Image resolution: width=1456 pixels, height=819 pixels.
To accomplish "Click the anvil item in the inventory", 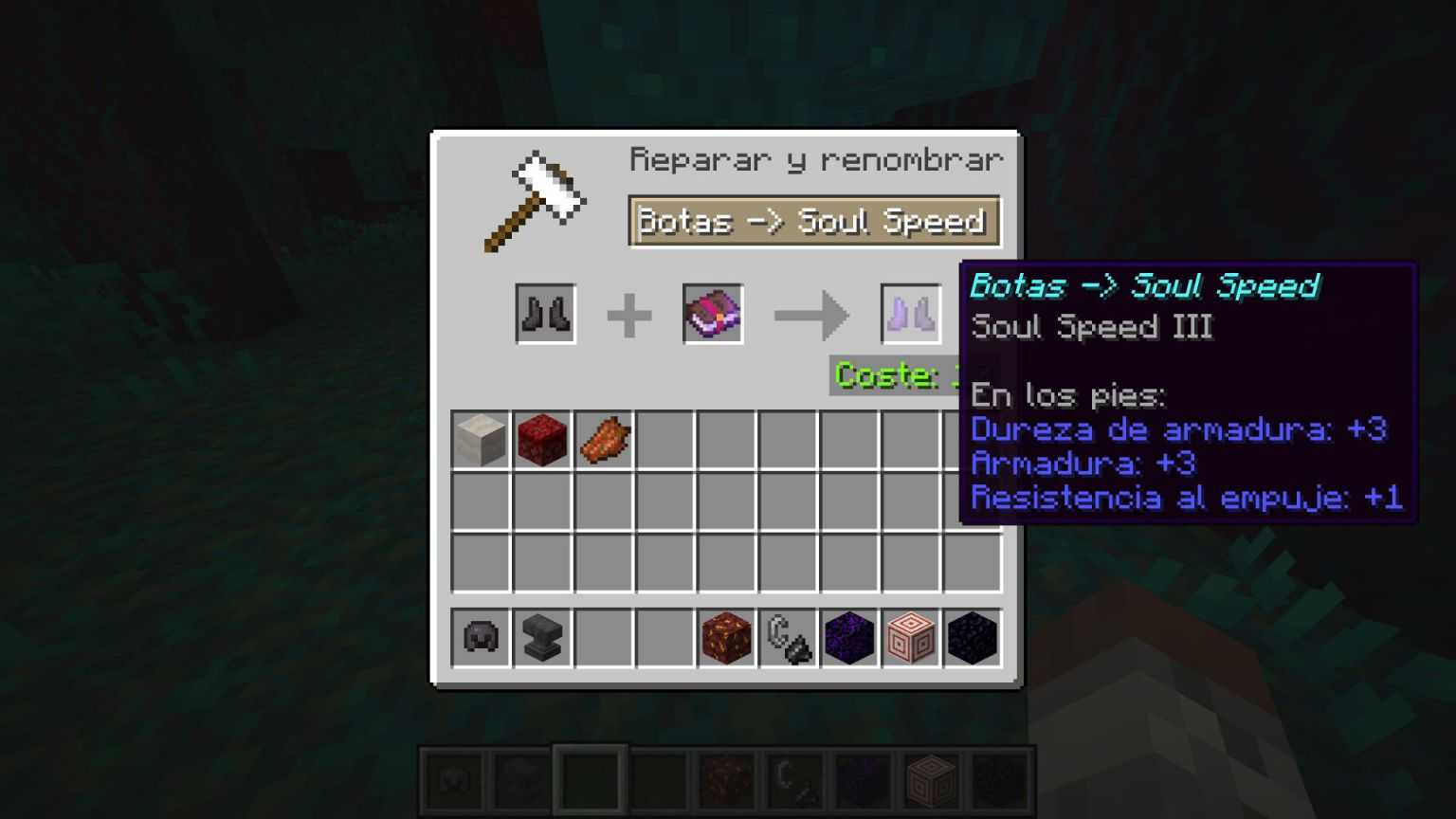I will click(x=541, y=638).
